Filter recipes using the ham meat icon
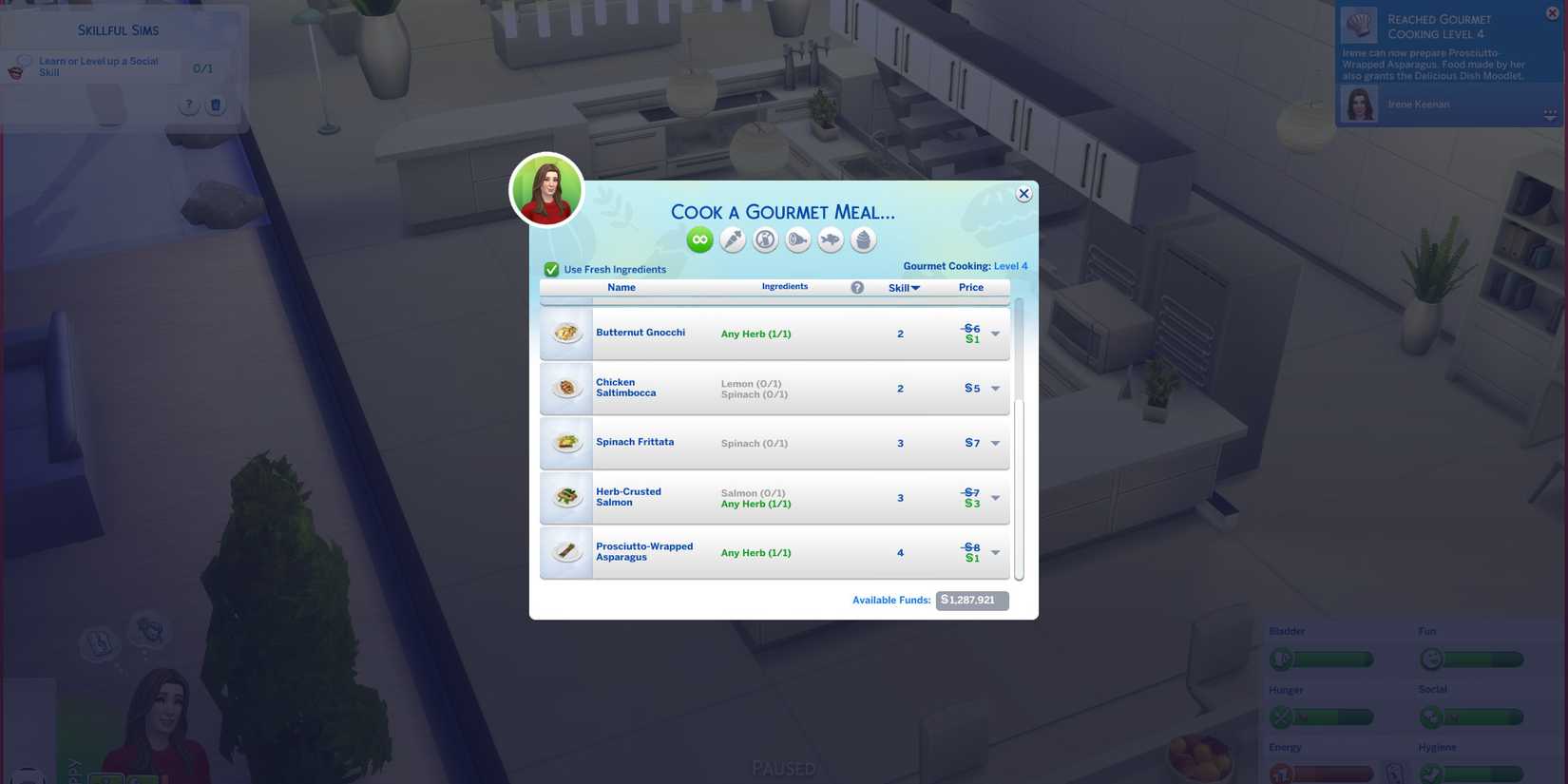The image size is (1568, 784). pyautogui.click(x=798, y=239)
